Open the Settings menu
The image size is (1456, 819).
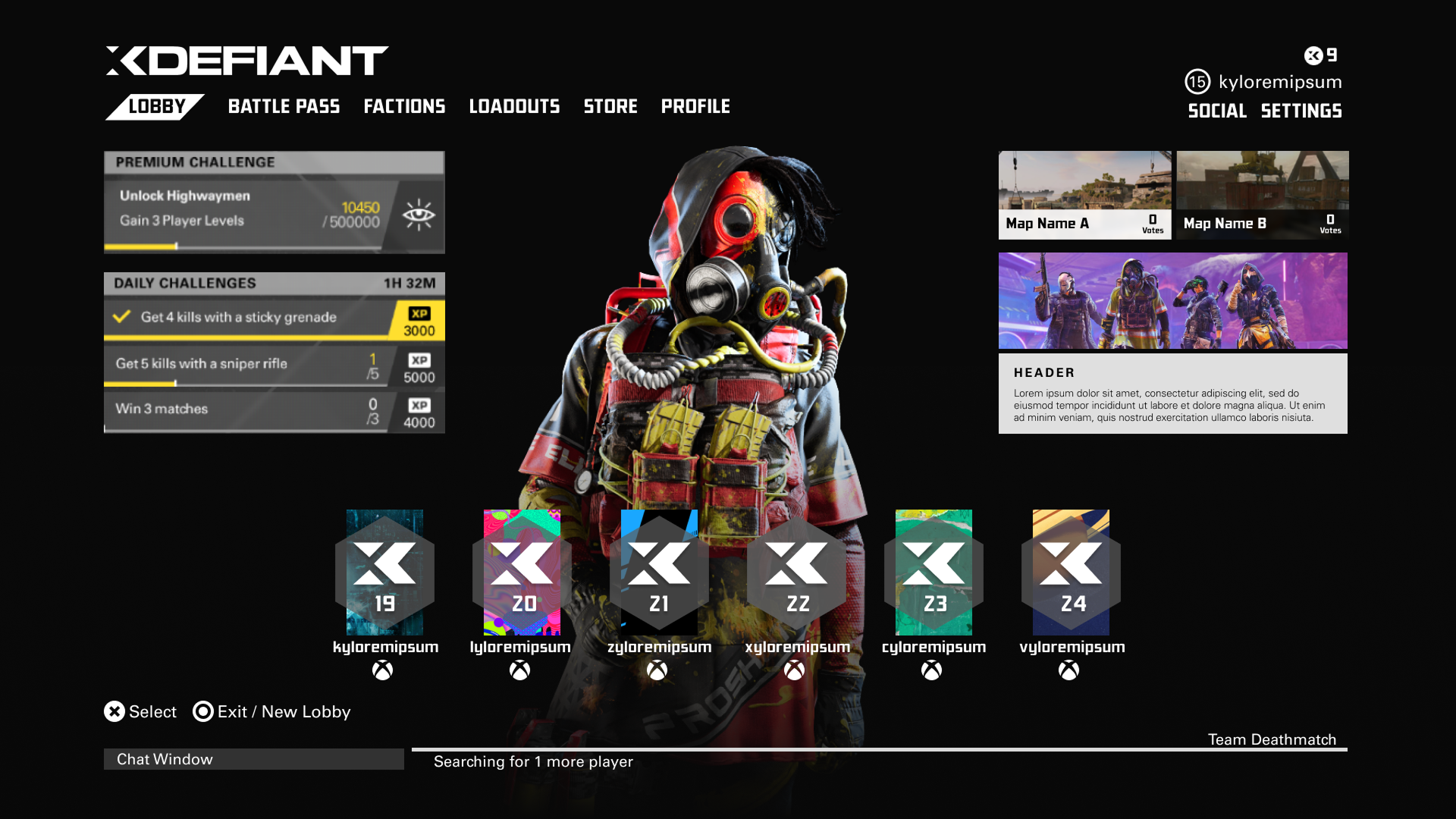click(1301, 111)
